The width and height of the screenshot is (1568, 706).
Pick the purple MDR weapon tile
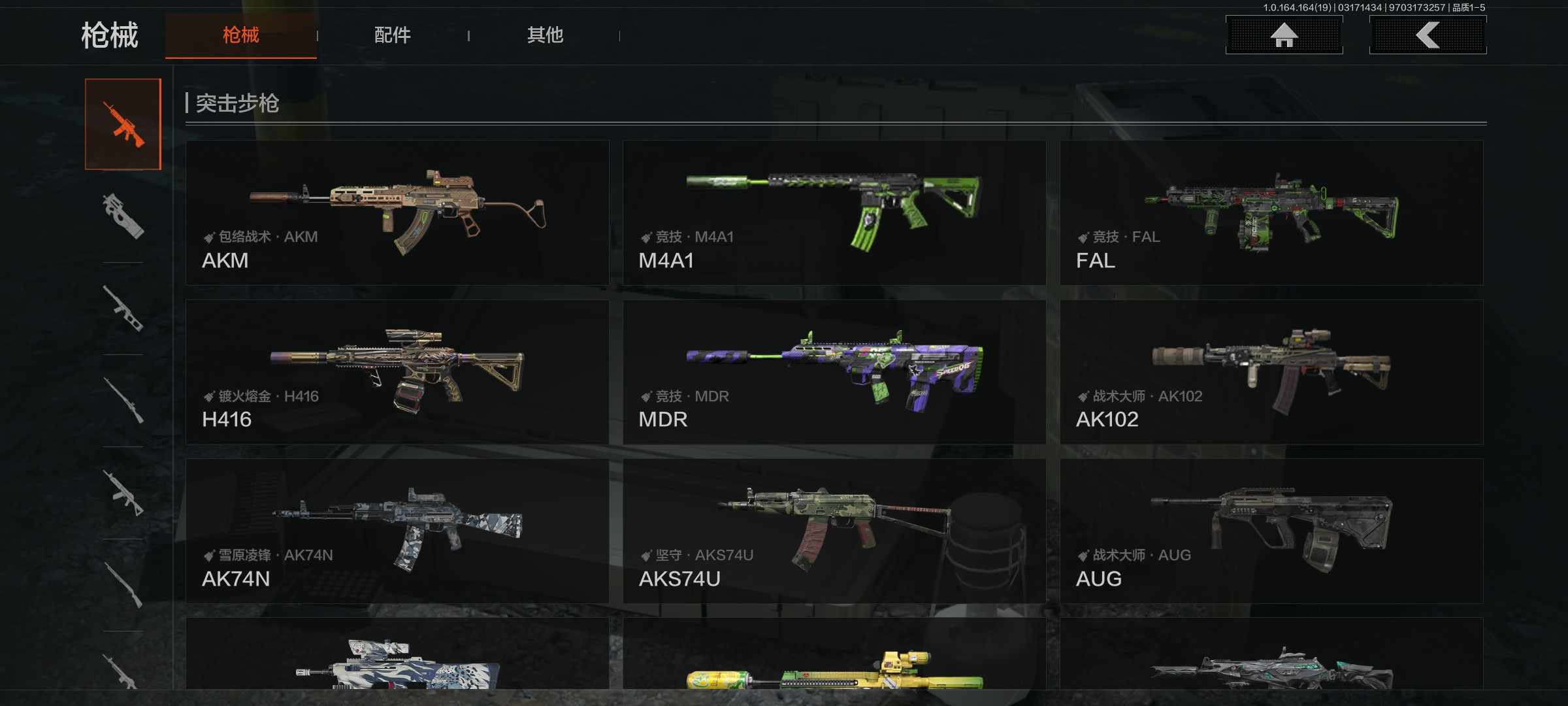click(834, 372)
